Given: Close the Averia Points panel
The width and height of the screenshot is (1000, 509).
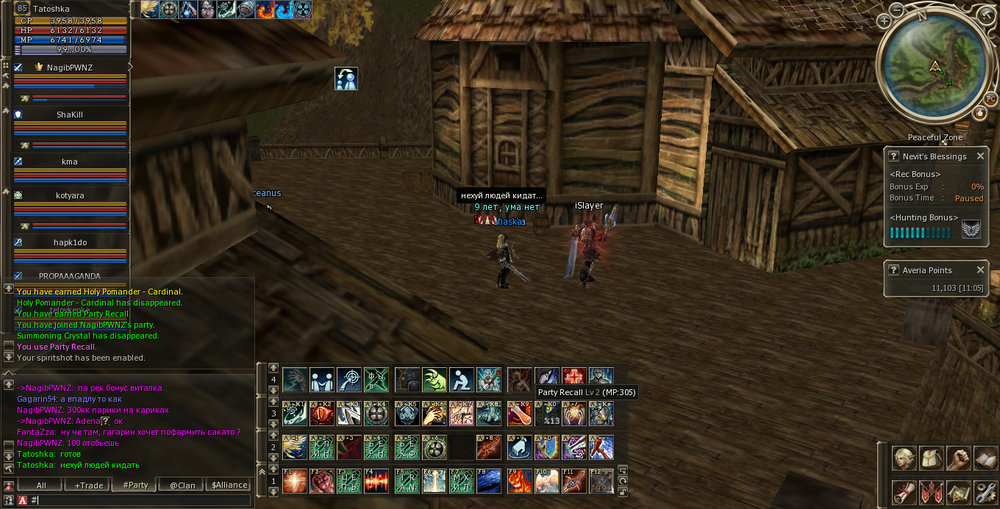Looking at the screenshot, I should tap(980, 270).
